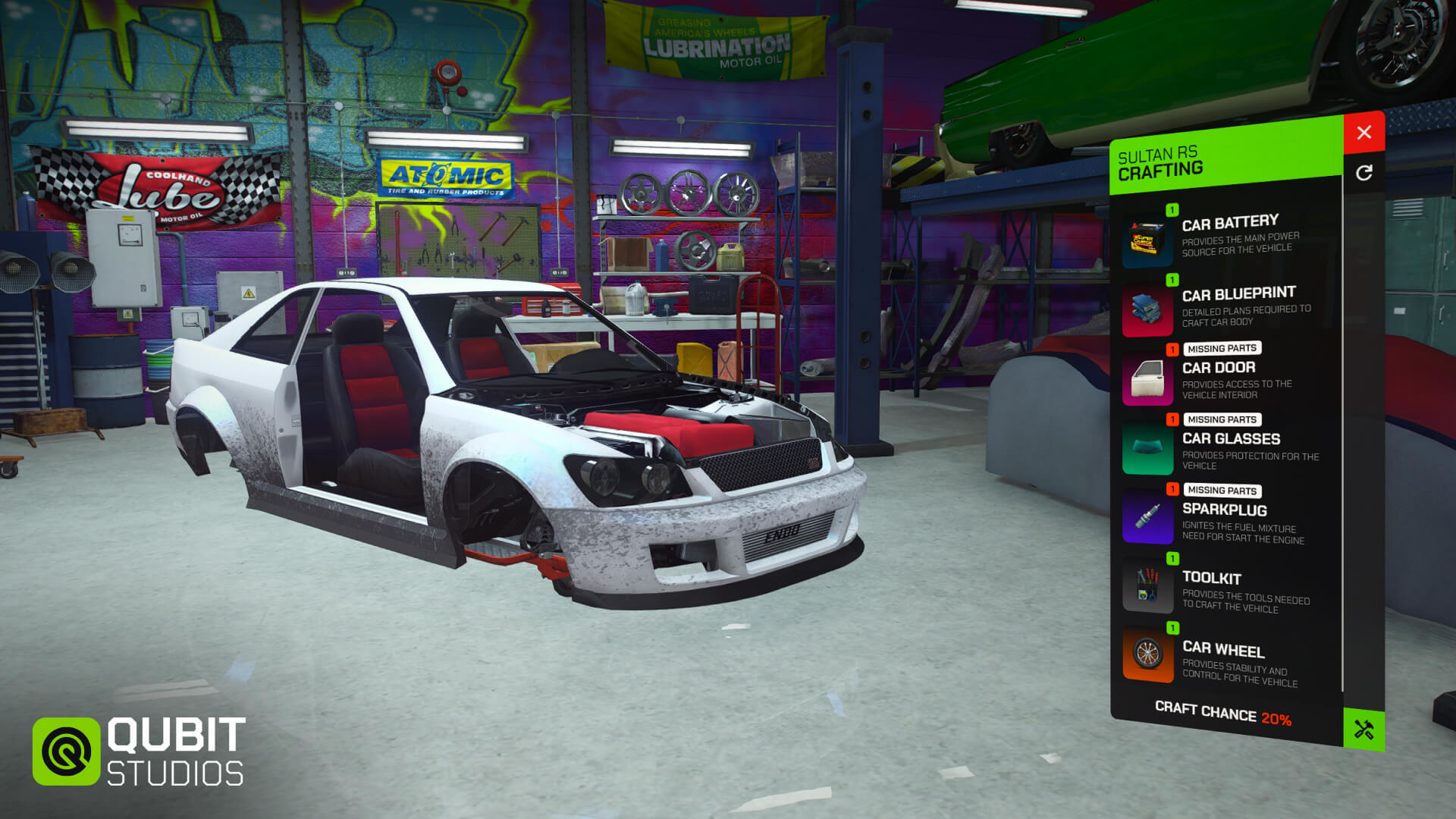The width and height of the screenshot is (1456, 819).
Task: Choose the Car Blueprint entry
Action: click(1227, 307)
